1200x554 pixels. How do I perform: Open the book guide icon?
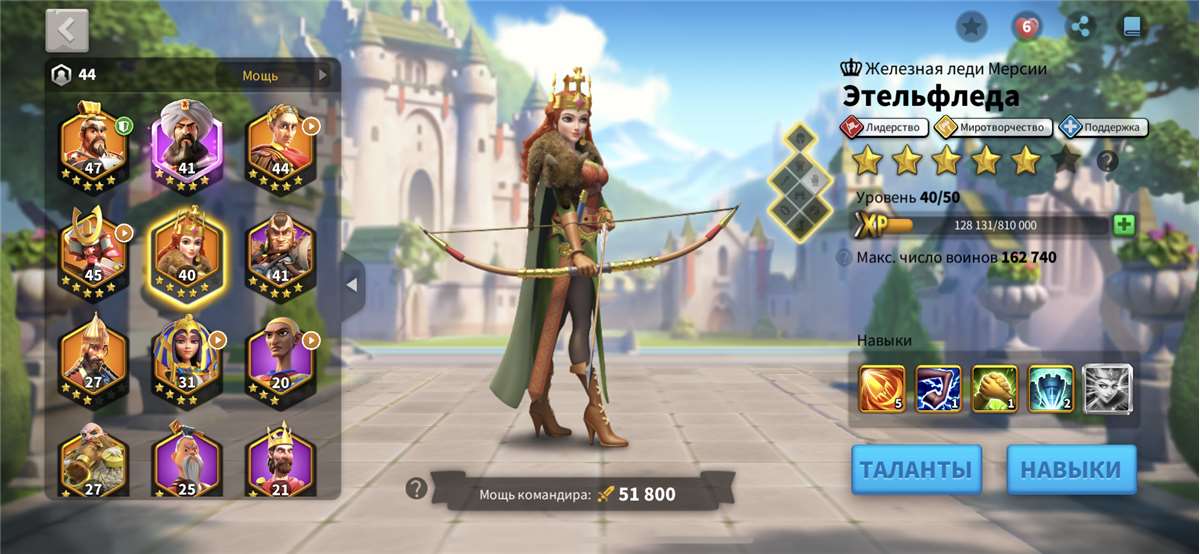[x=1132, y=27]
